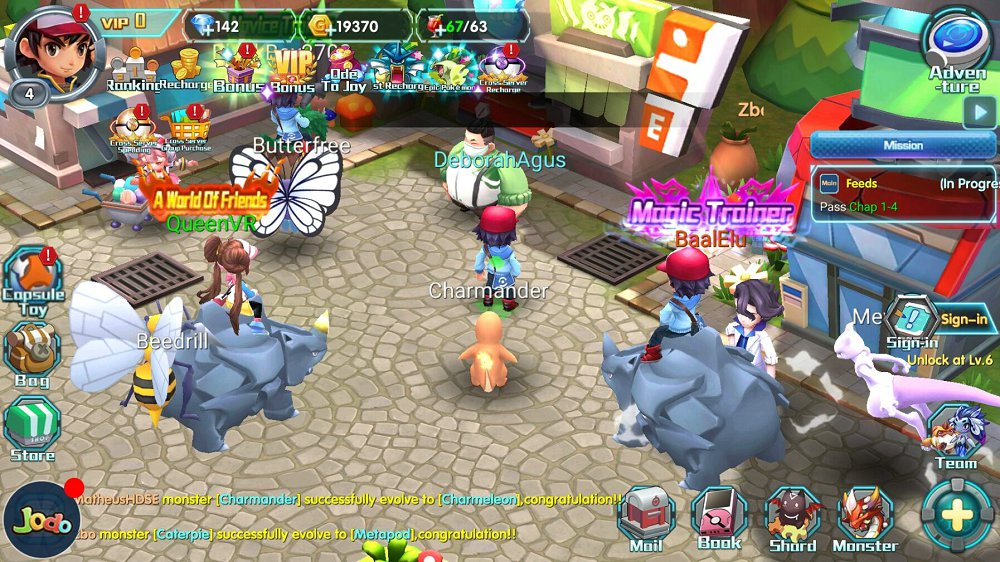
Task: Open the Cross Server Recharge event
Action: tap(503, 68)
